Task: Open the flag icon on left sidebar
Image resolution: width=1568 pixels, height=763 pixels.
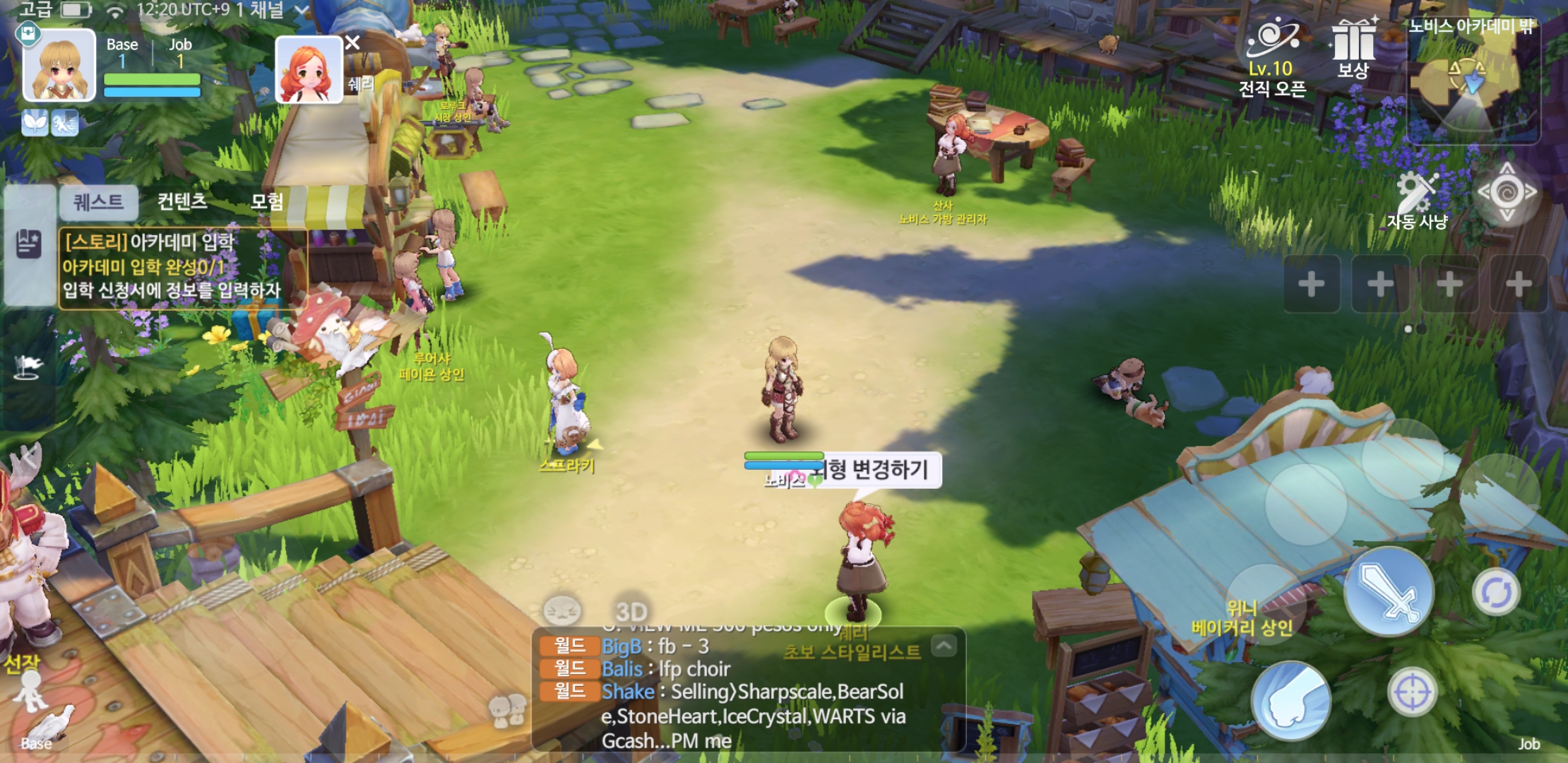Action: tap(28, 366)
